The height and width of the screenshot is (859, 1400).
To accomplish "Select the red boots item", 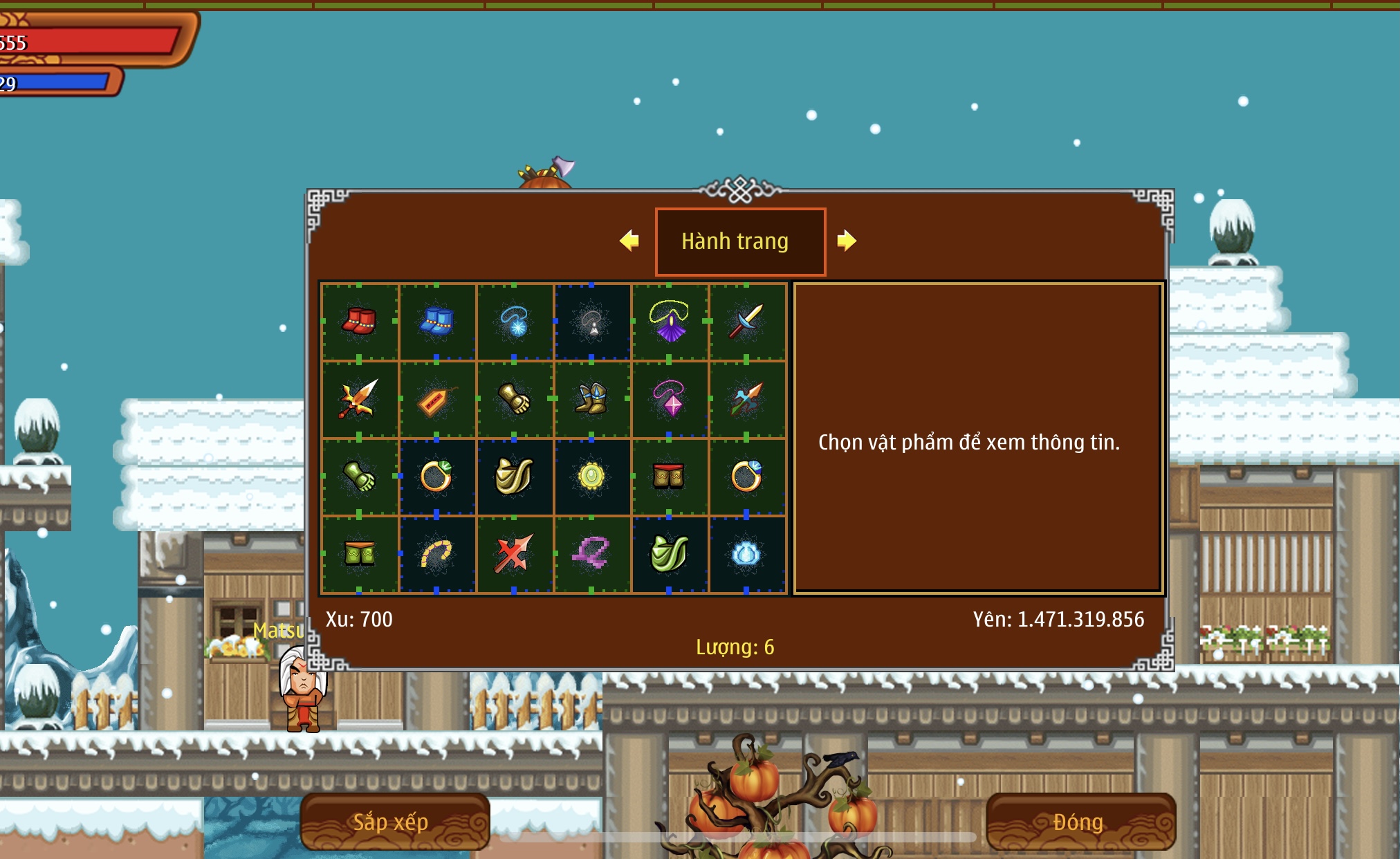I will (359, 322).
